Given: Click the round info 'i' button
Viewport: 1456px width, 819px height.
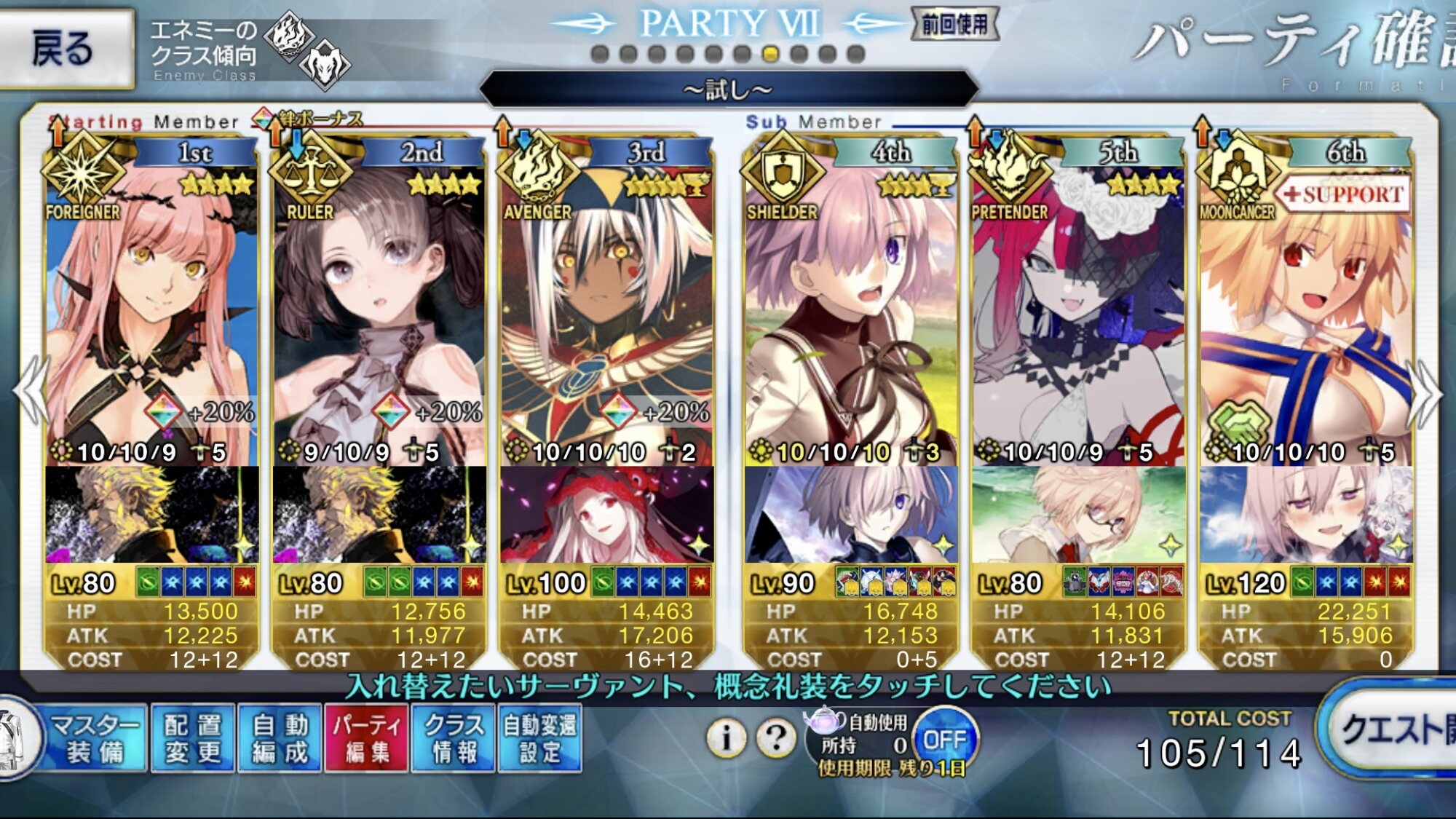Looking at the screenshot, I should [726, 738].
